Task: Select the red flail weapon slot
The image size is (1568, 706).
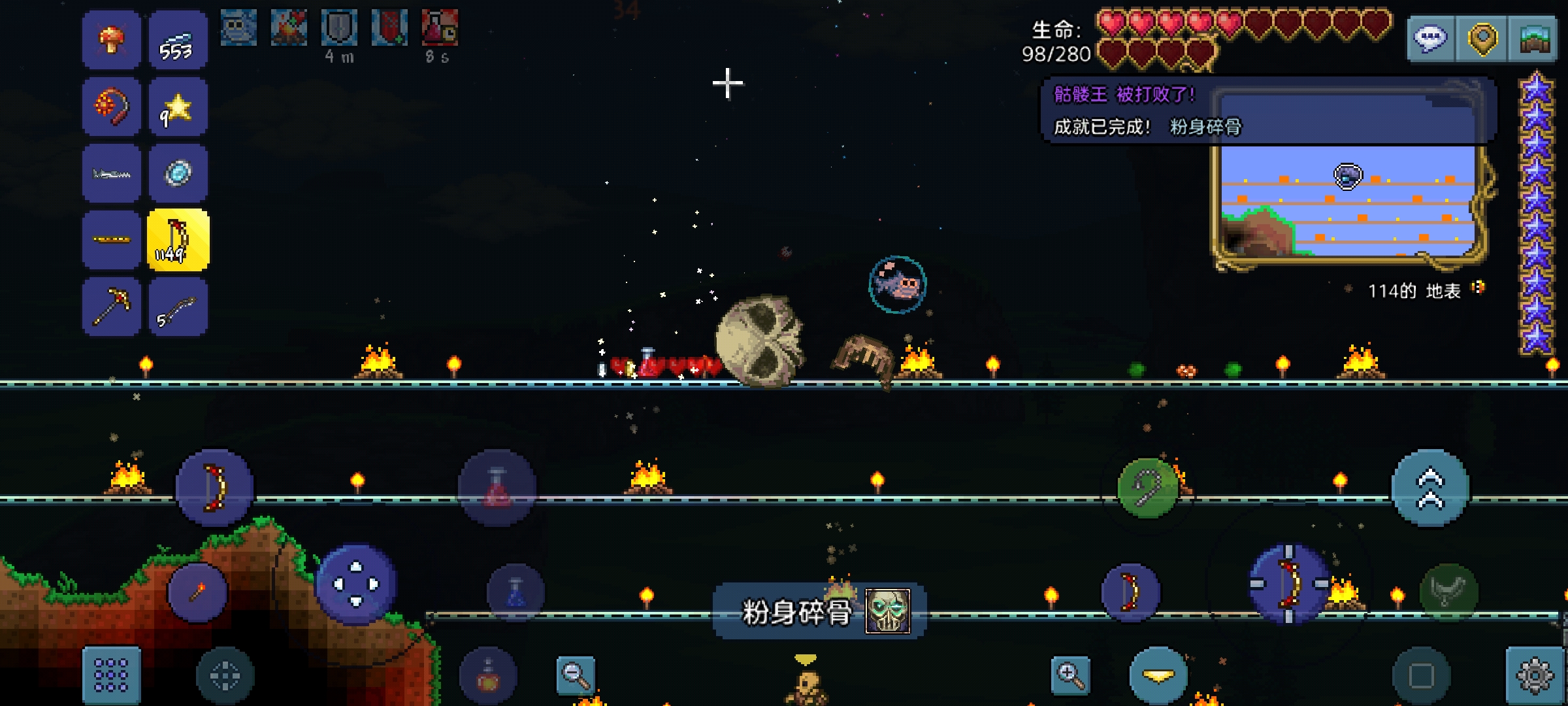Action: pyautogui.click(x=112, y=107)
